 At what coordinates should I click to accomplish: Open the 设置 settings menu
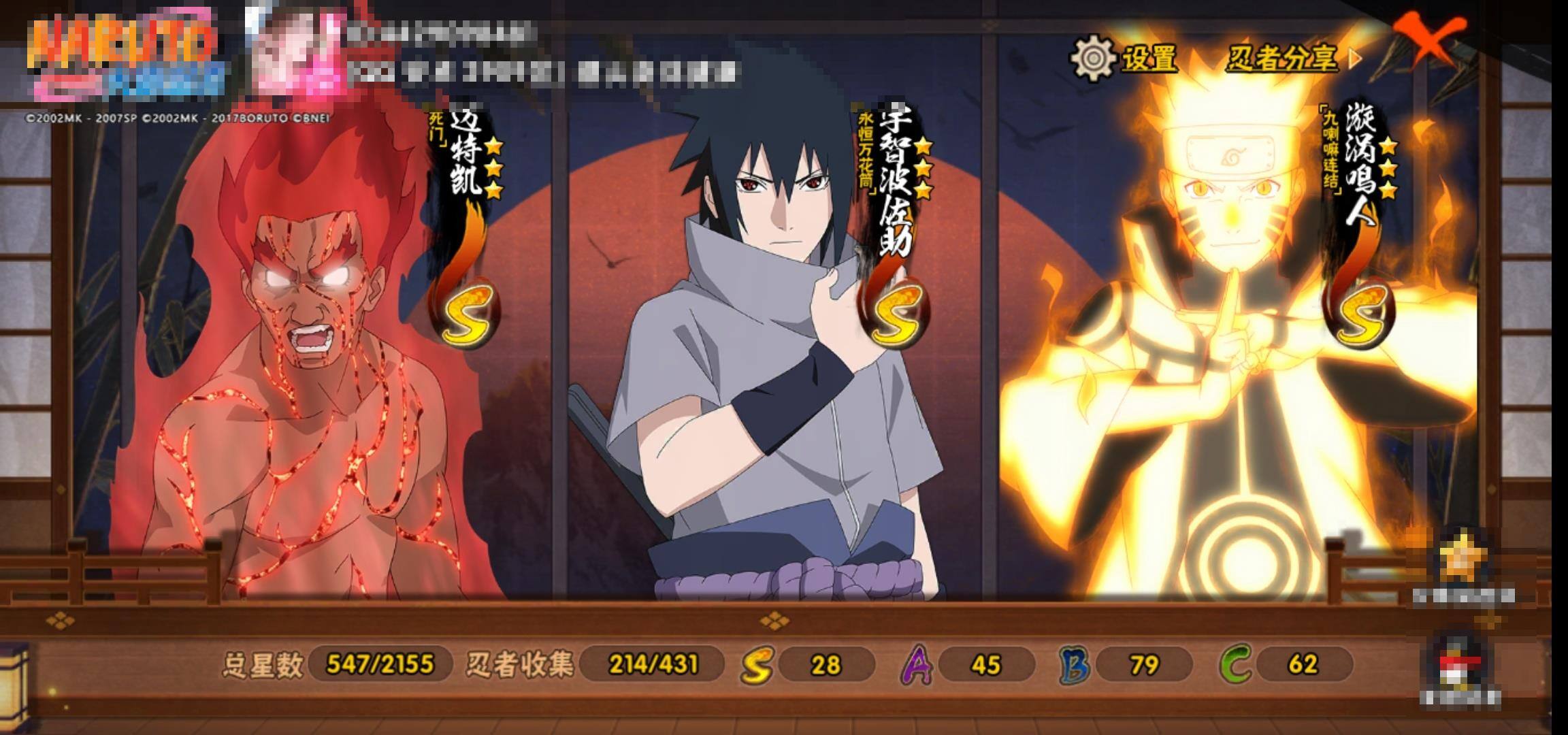[1125, 58]
